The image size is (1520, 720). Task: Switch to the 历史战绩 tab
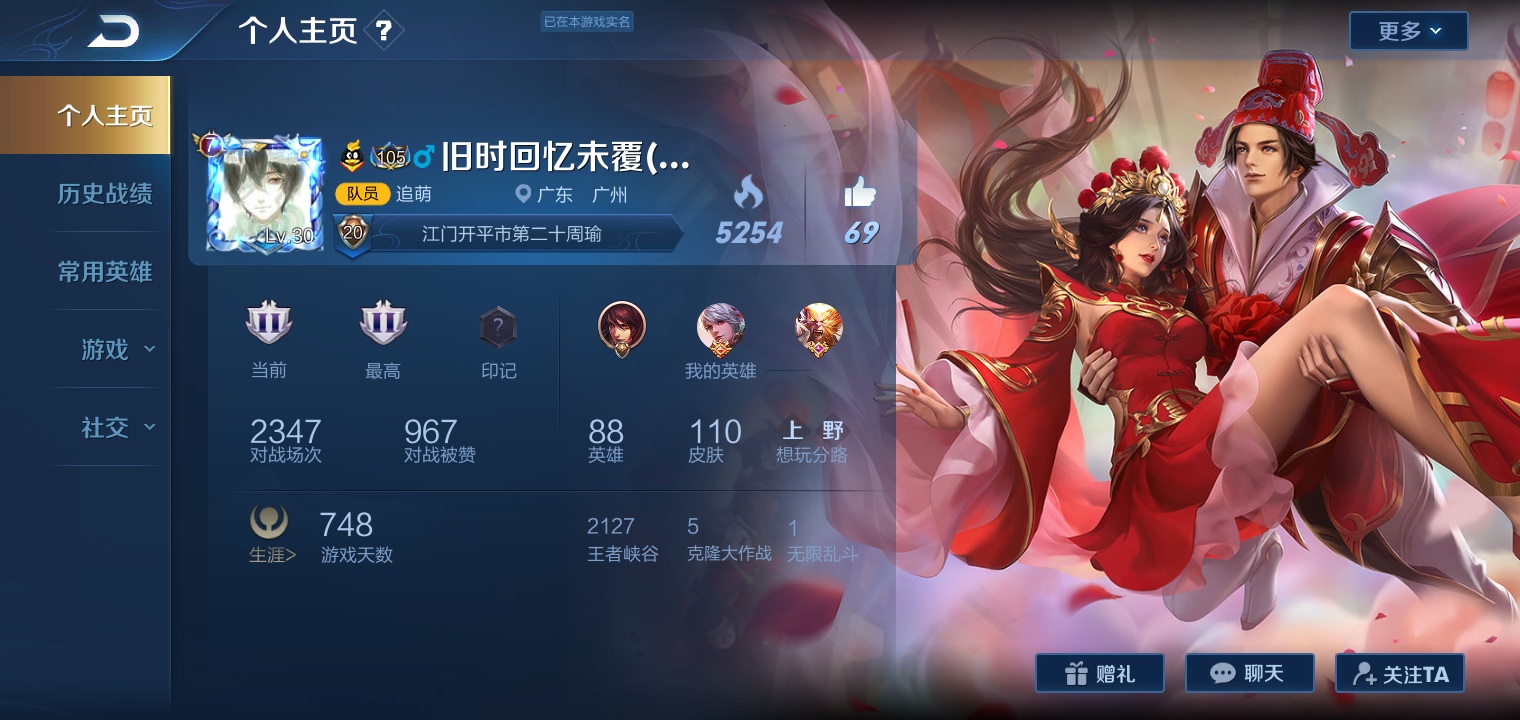tap(104, 194)
